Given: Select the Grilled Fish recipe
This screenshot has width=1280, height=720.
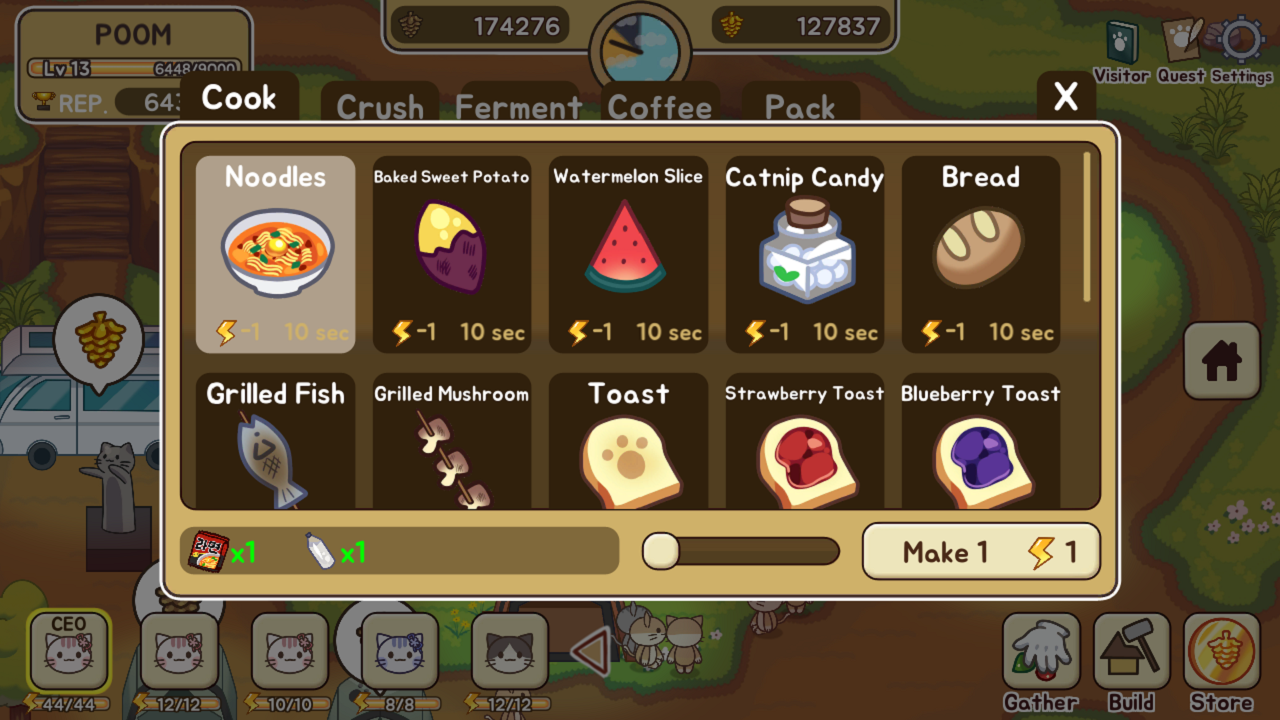Looking at the screenshot, I should [x=275, y=442].
